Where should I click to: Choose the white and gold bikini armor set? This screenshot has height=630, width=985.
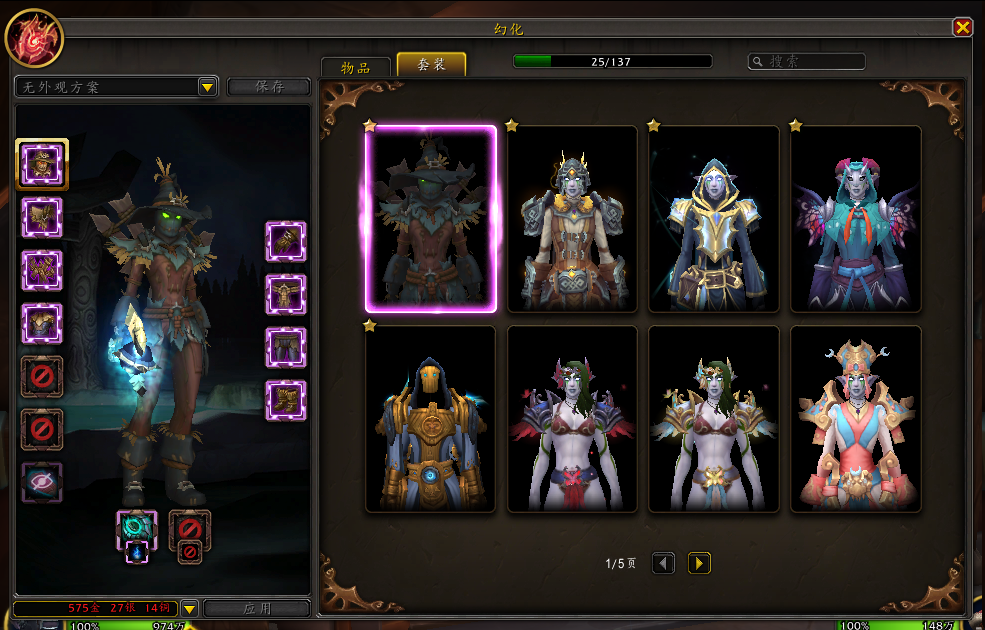tap(713, 419)
